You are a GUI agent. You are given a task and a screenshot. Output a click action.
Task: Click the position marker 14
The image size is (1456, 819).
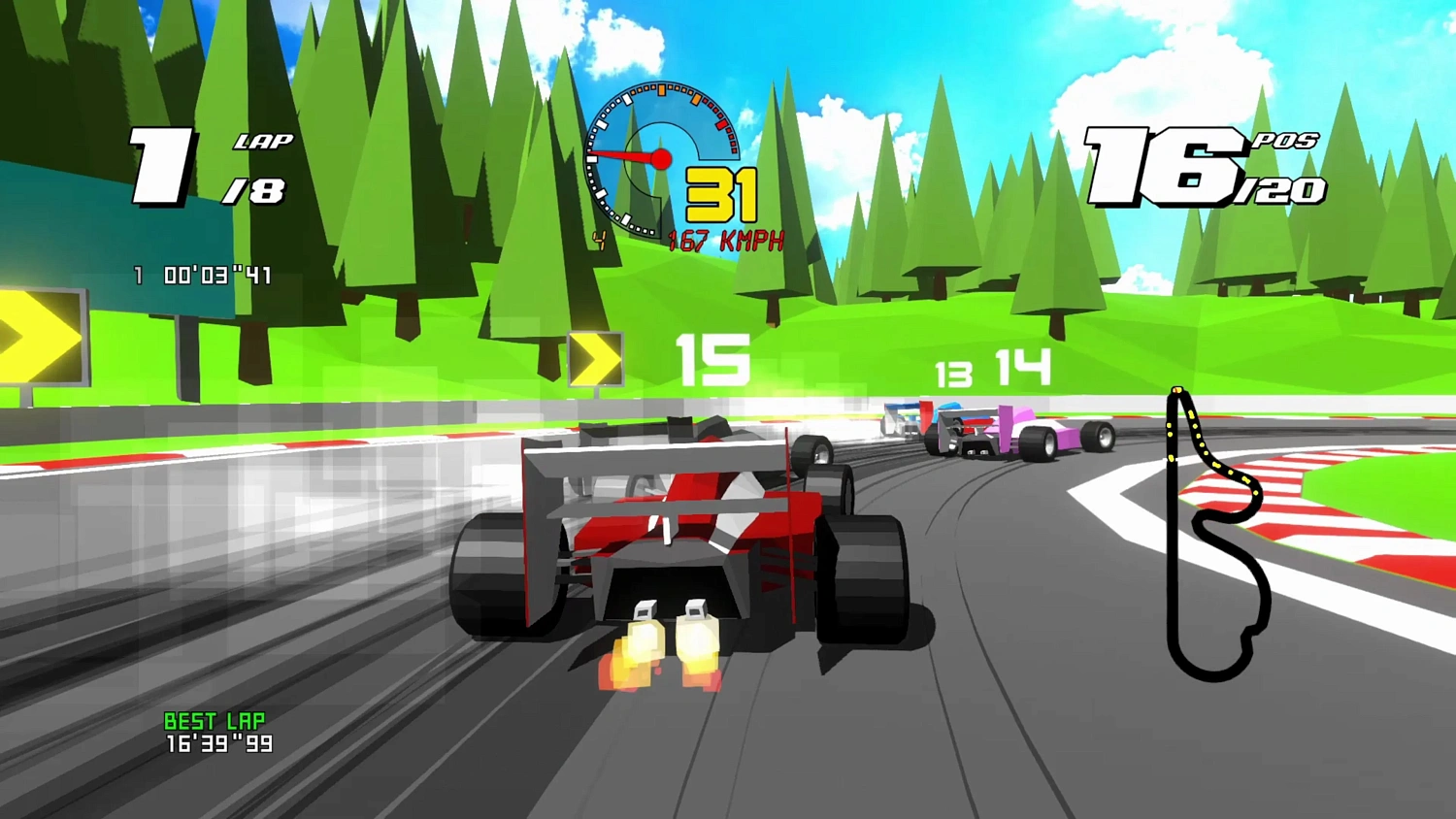(x=1022, y=367)
